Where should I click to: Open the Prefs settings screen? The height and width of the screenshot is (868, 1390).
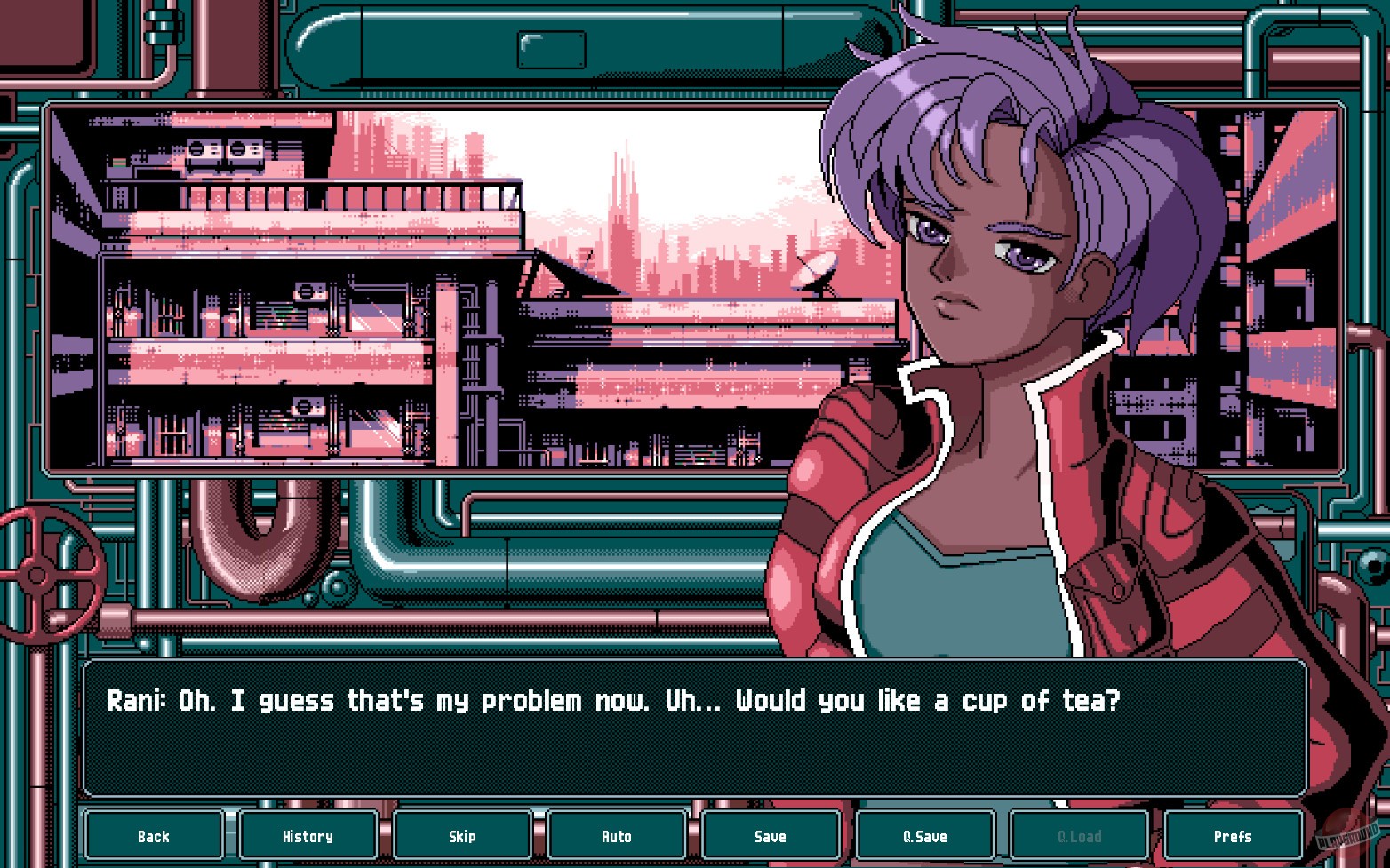[1234, 836]
